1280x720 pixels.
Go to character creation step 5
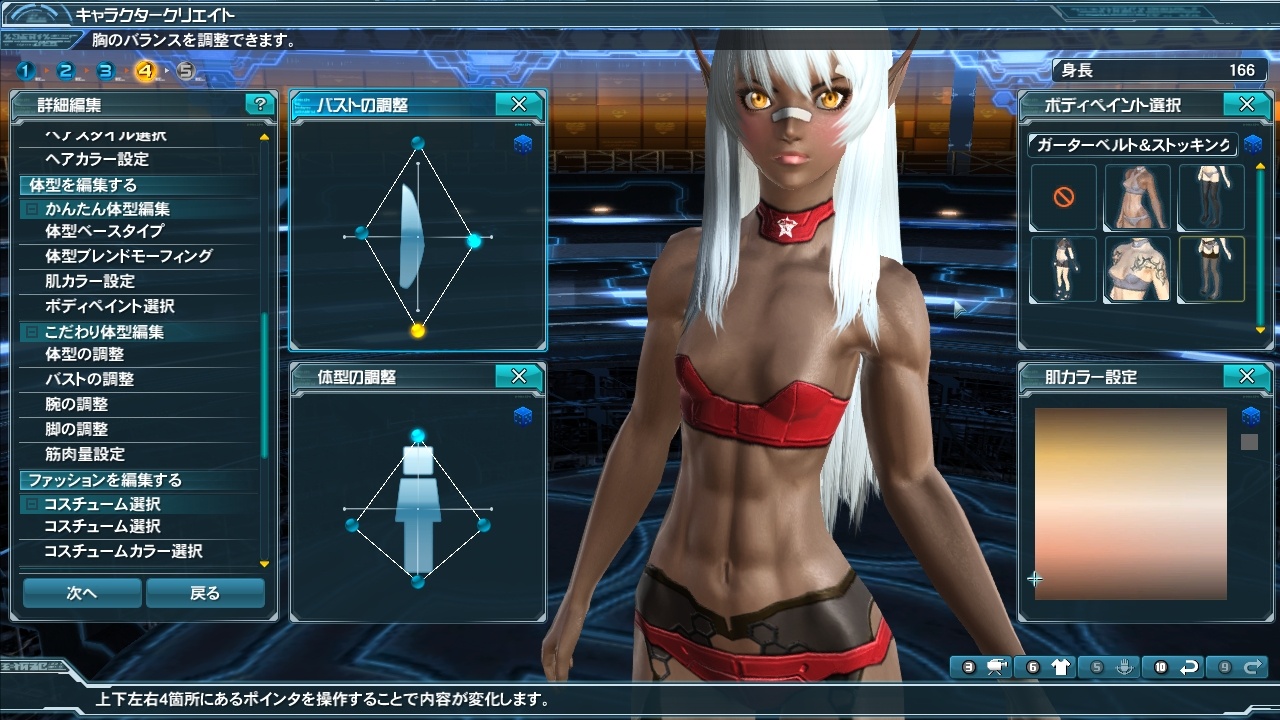[186, 71]
